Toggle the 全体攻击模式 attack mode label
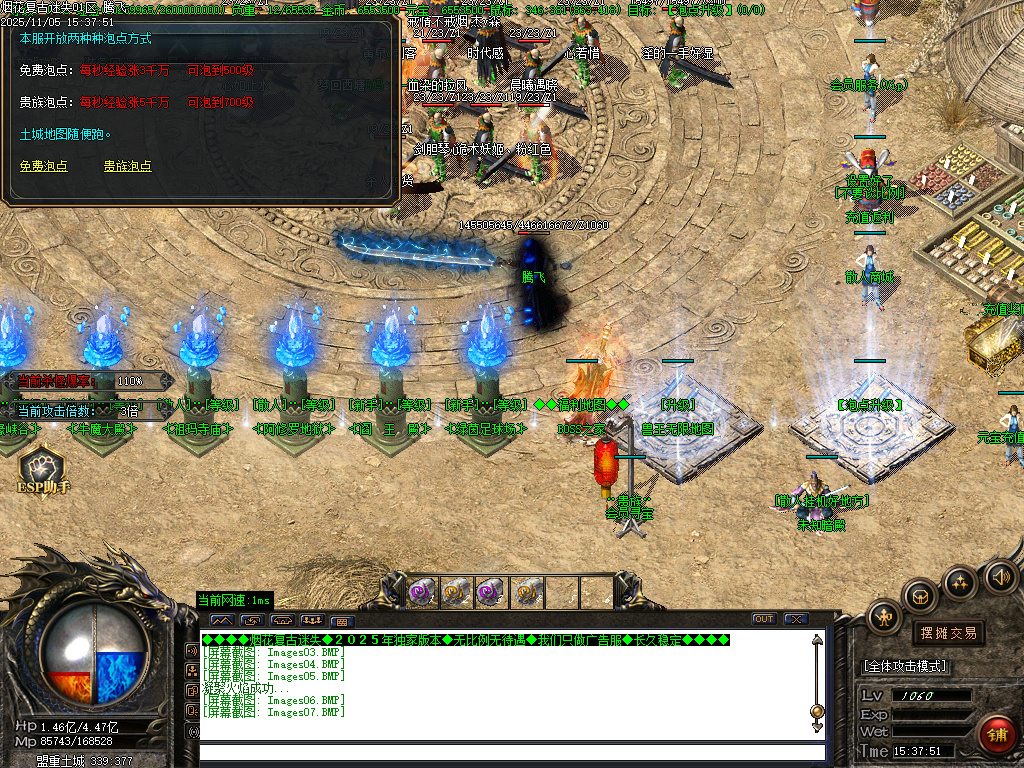This screenshot has height=768, width=1024. (x=905, y=665)
